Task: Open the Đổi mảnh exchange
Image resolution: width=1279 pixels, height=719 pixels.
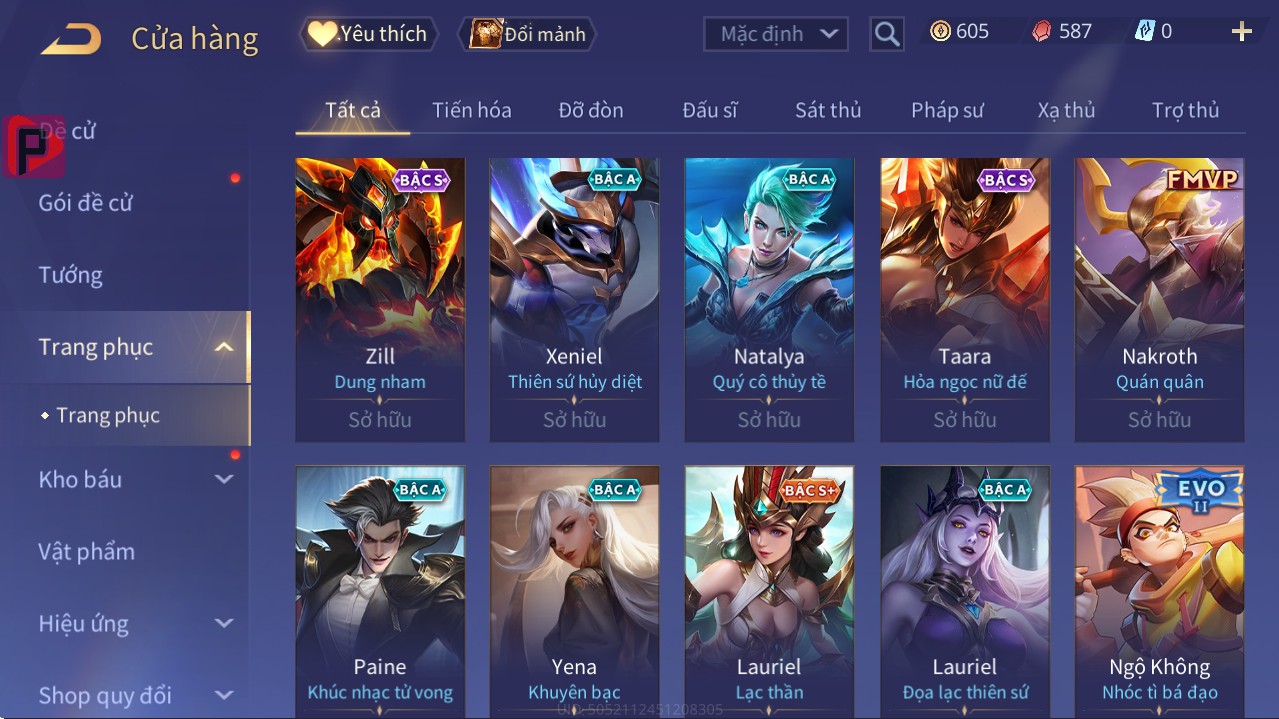Action: 528,34
